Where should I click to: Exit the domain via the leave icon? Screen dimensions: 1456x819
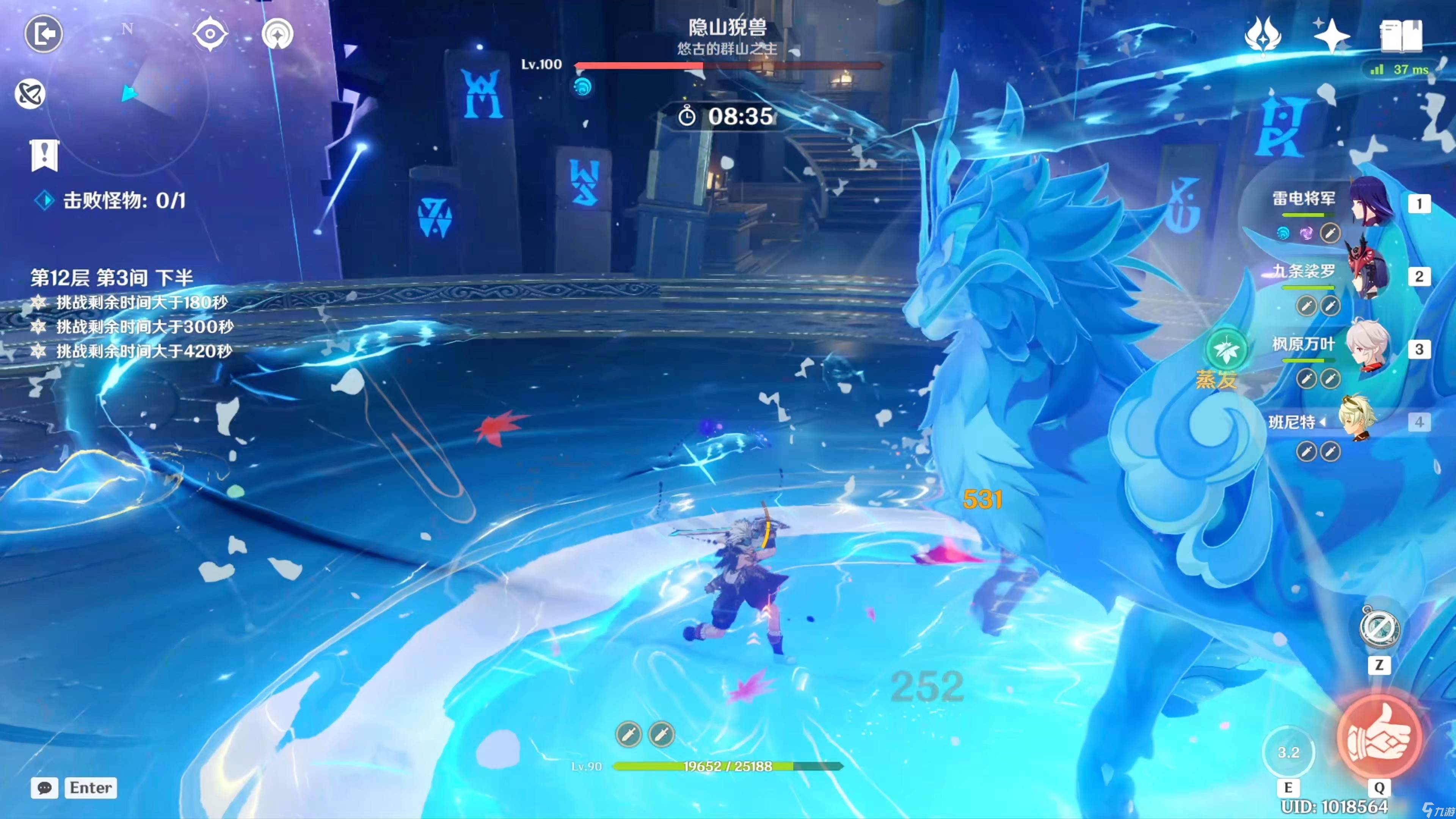(44, 35)
